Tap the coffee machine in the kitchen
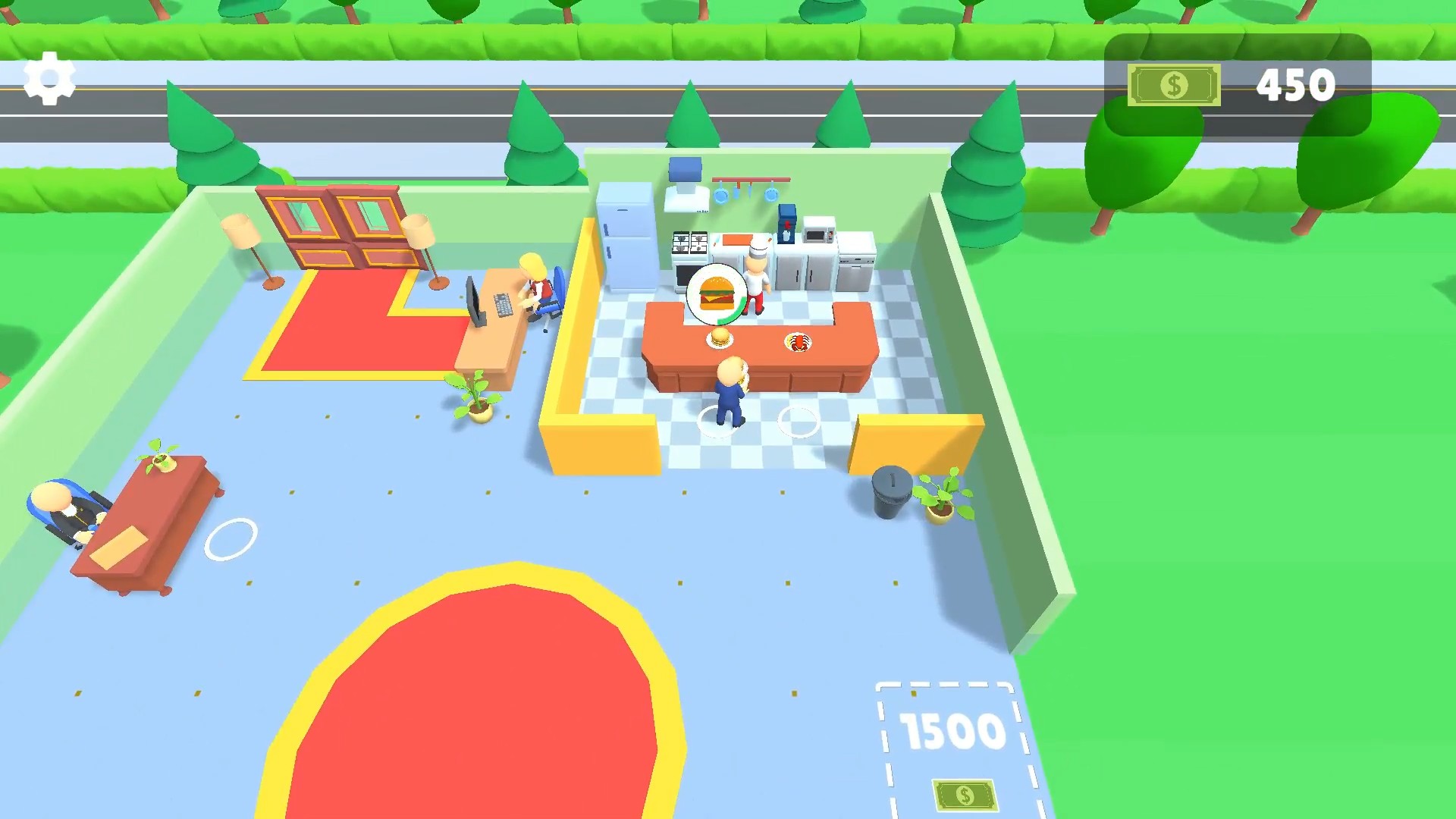Viewport: 1456px width, 819px height. click(786, 225)
